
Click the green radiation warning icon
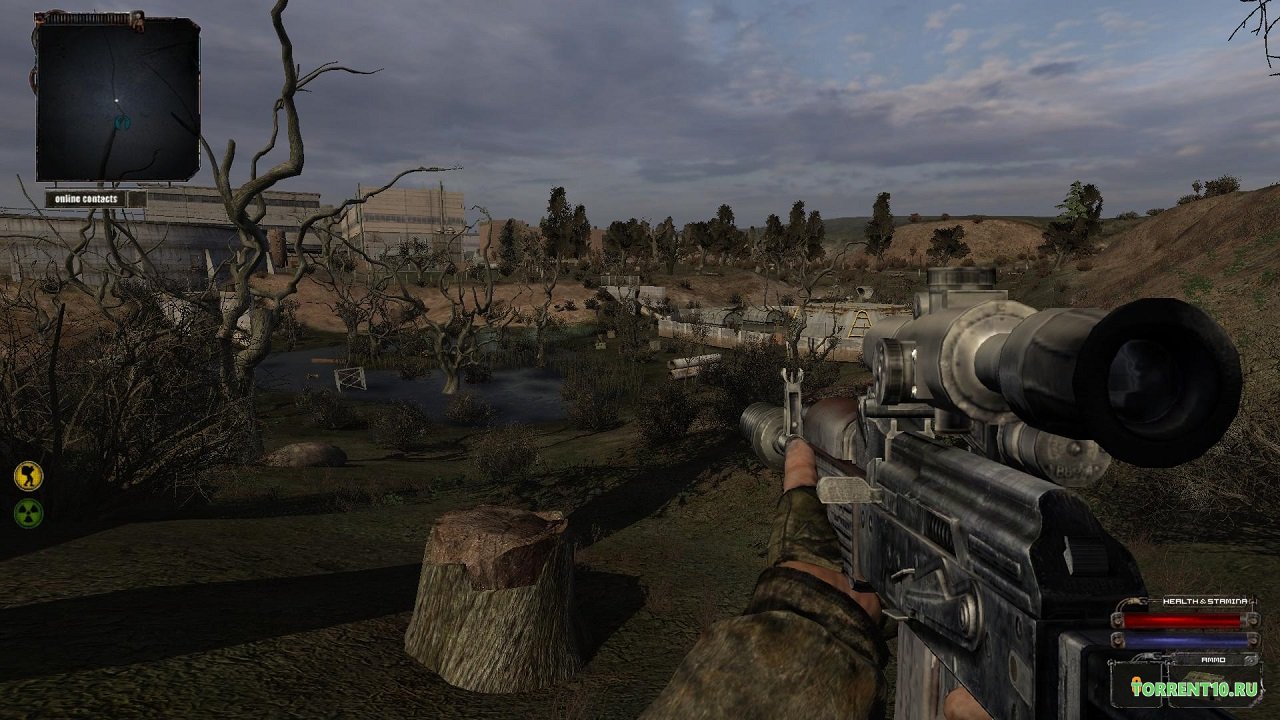tap(28, 513)
